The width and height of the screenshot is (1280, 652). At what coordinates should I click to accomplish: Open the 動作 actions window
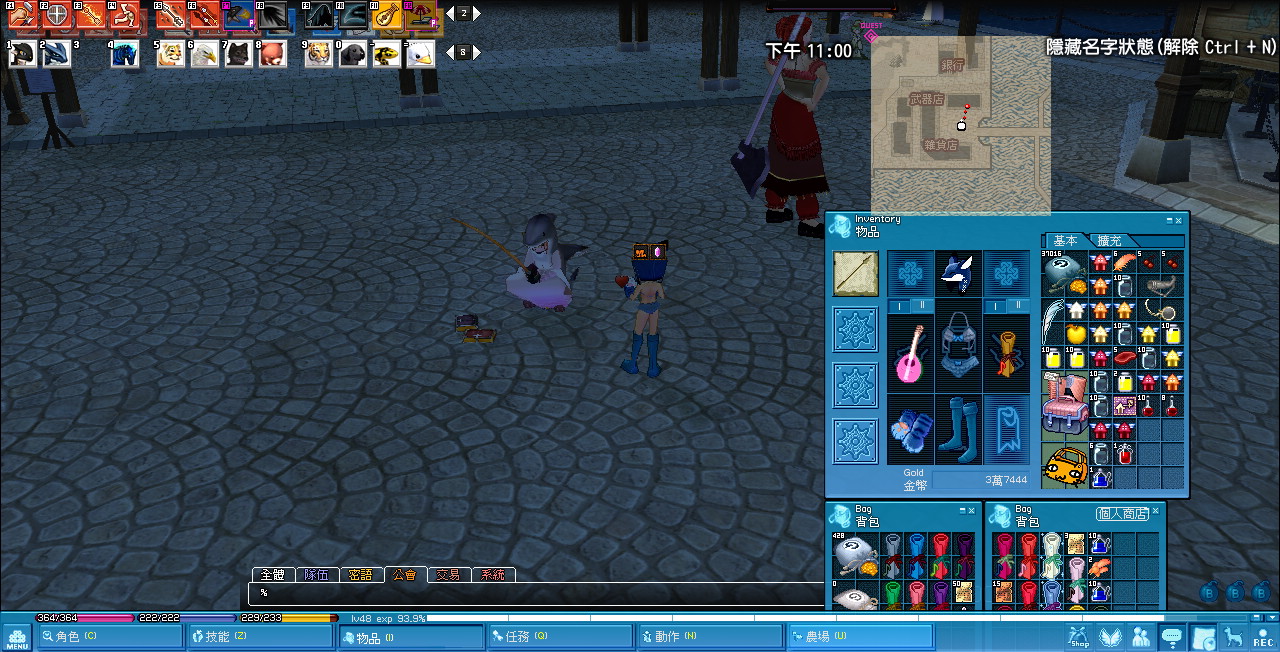709,637
